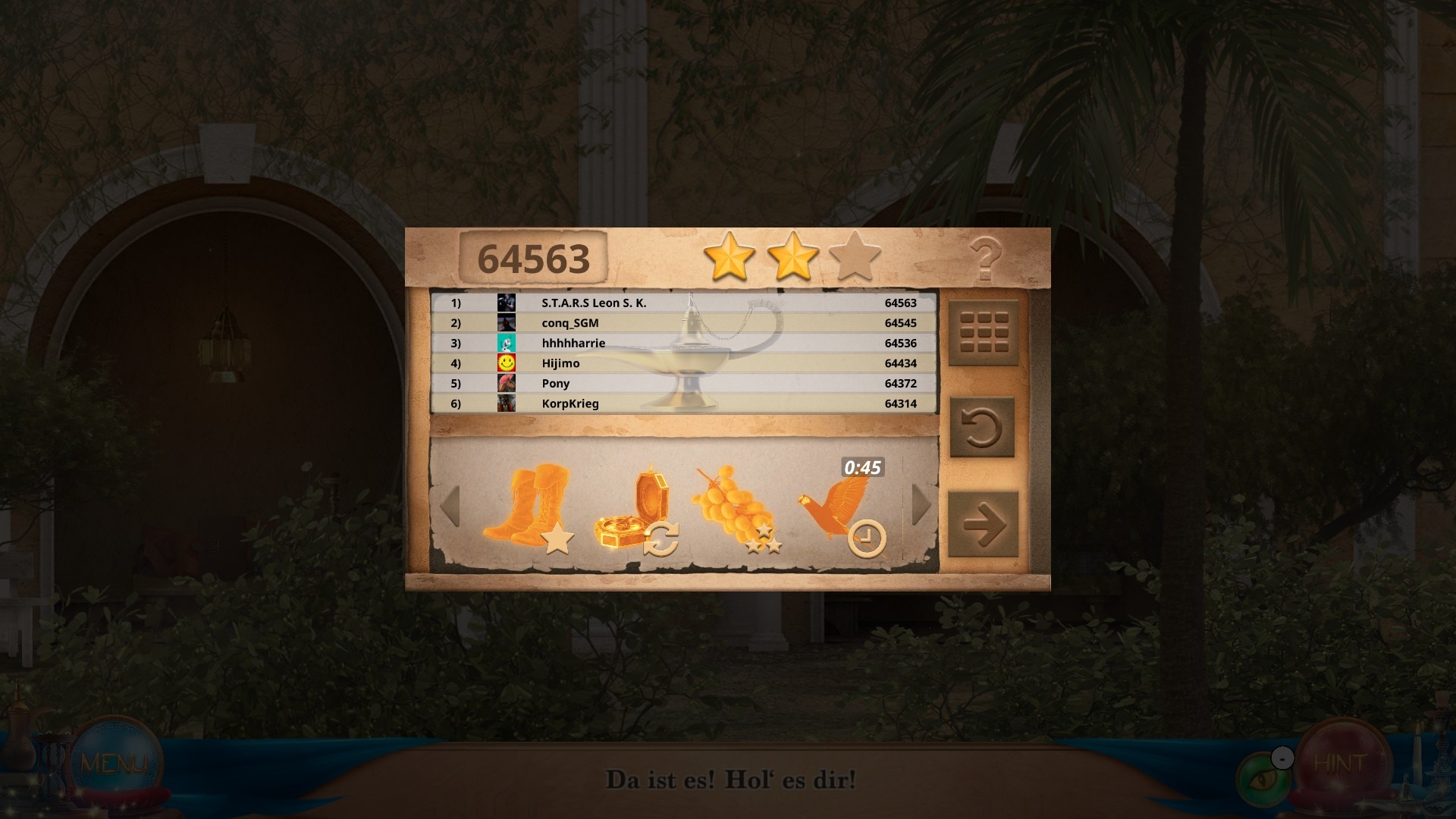Restart the level with the replay arrow
1456x819 pixels.
pos(982,428)
